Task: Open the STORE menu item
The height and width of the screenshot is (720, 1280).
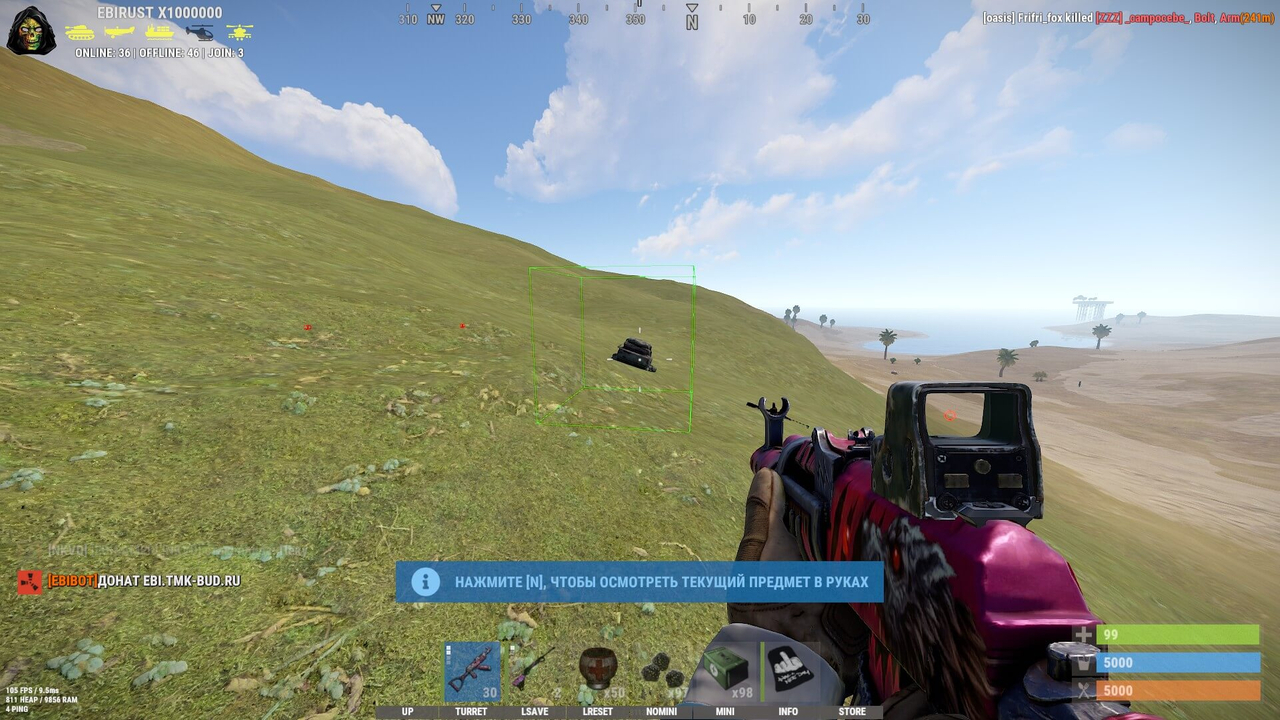Action: point(852,711)
